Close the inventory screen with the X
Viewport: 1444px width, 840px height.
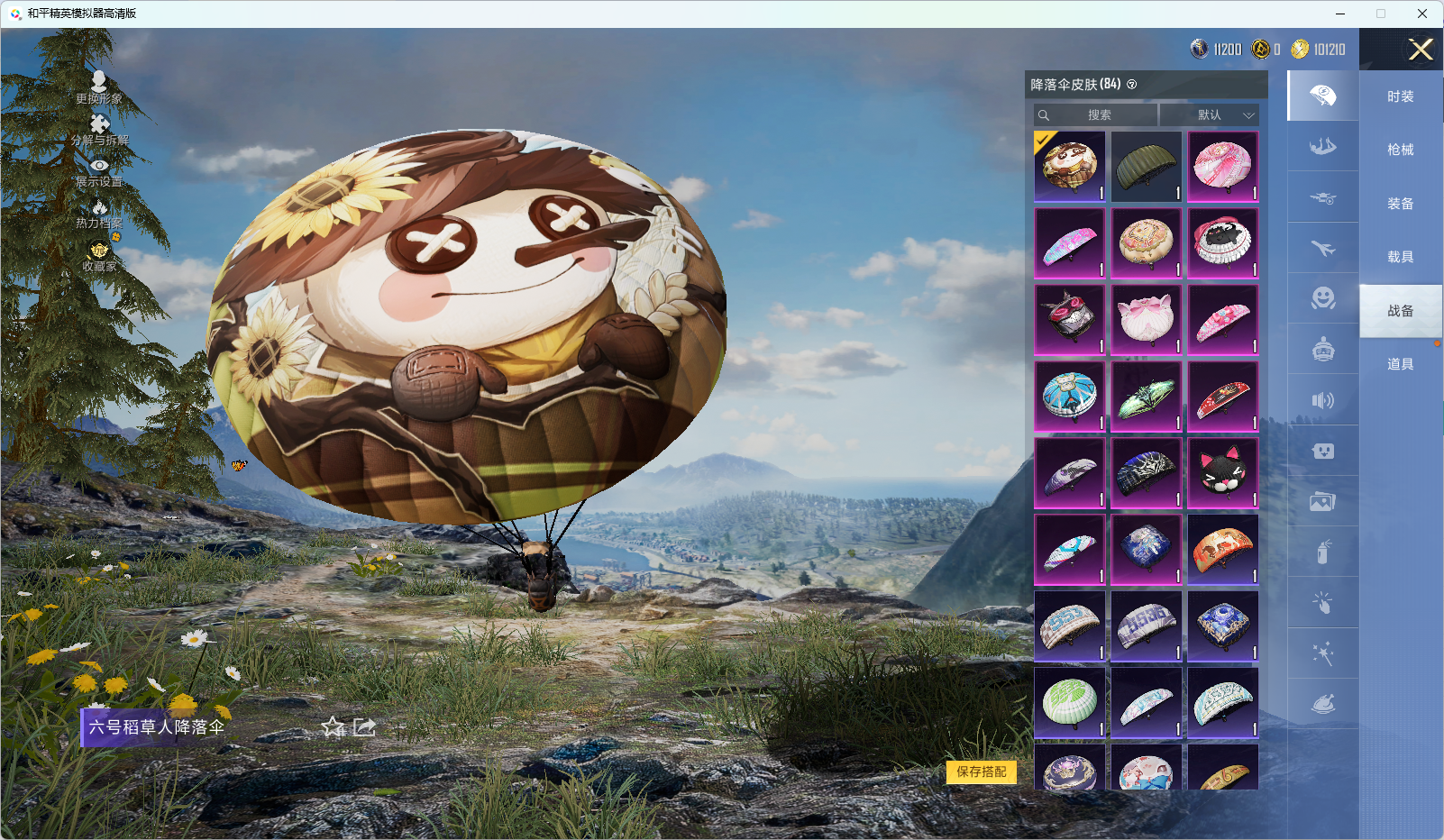tap(1421, 50)
